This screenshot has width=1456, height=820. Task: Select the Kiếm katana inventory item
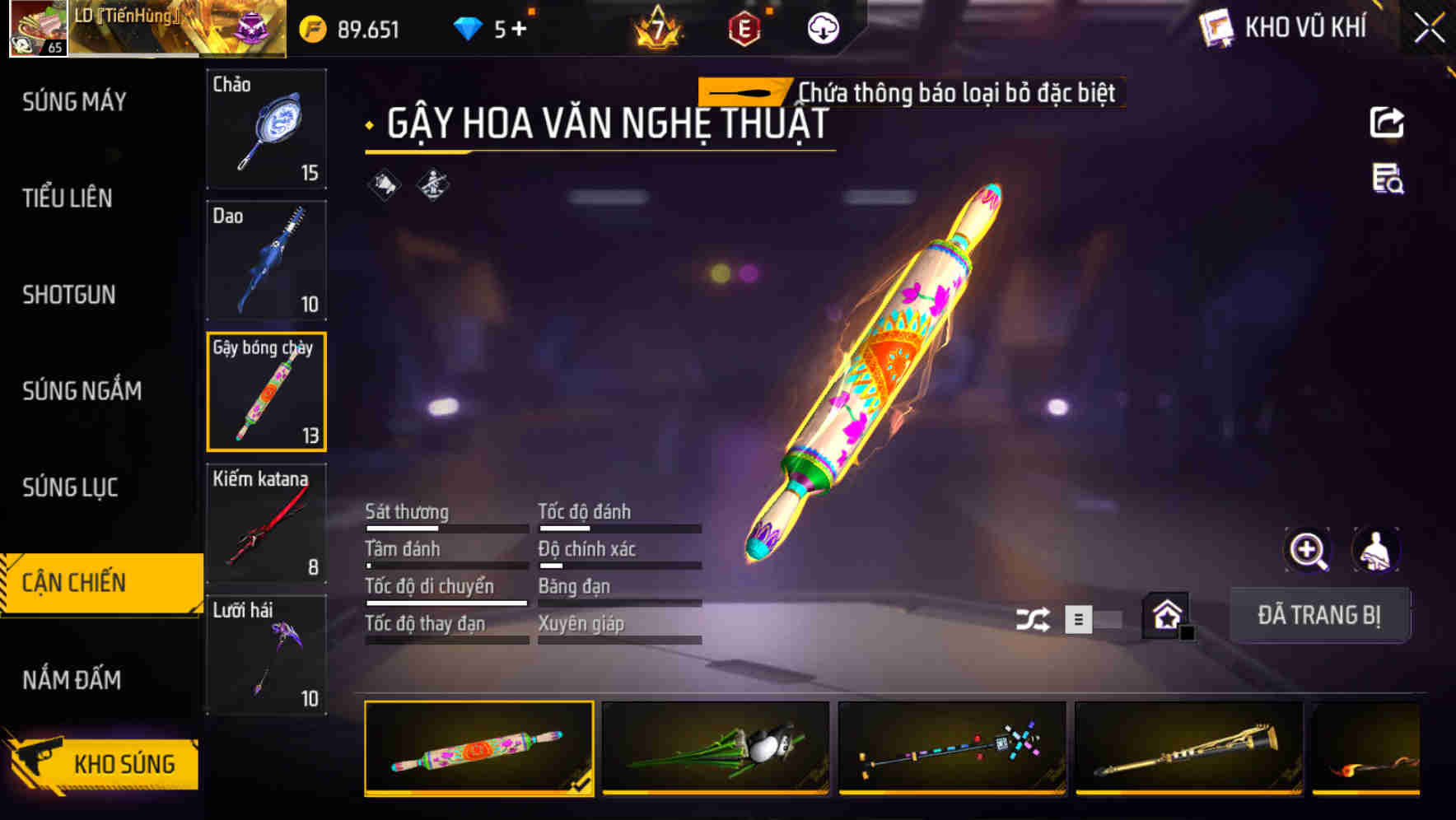(266, 521)
